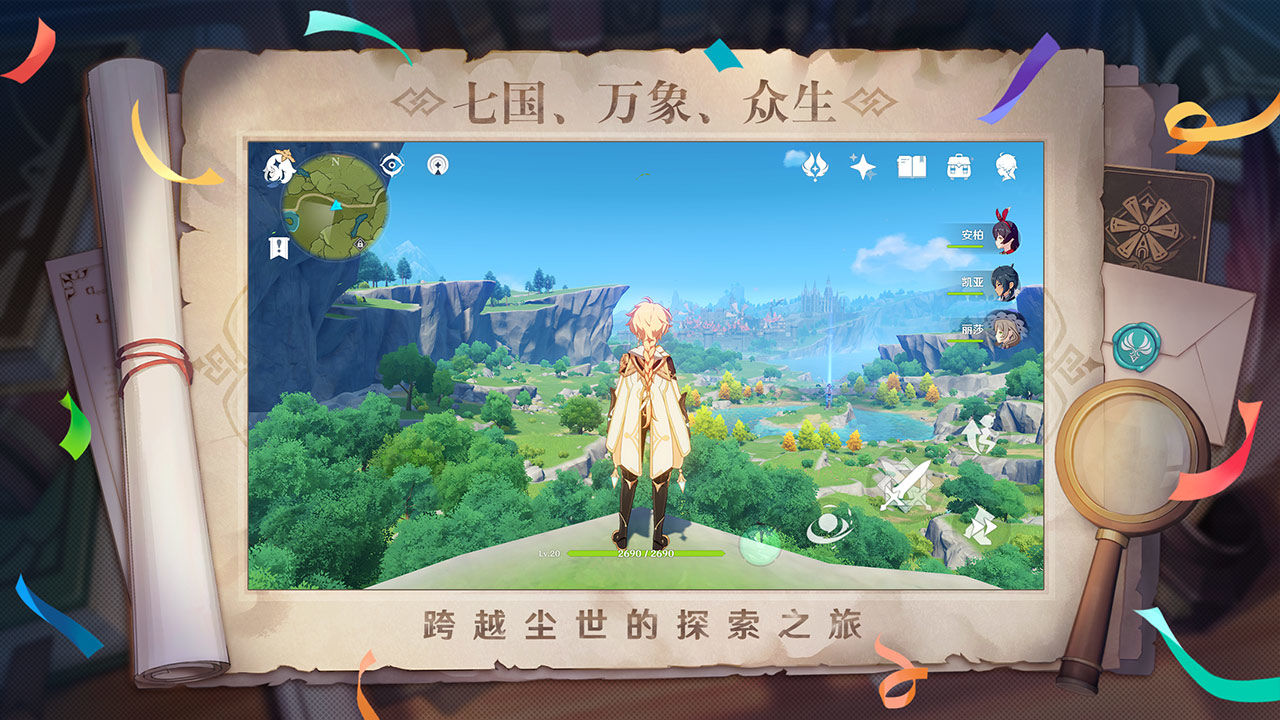Open the character screen via portrait icon
The image size is (1280, 720).
(x=1005, y=166)
